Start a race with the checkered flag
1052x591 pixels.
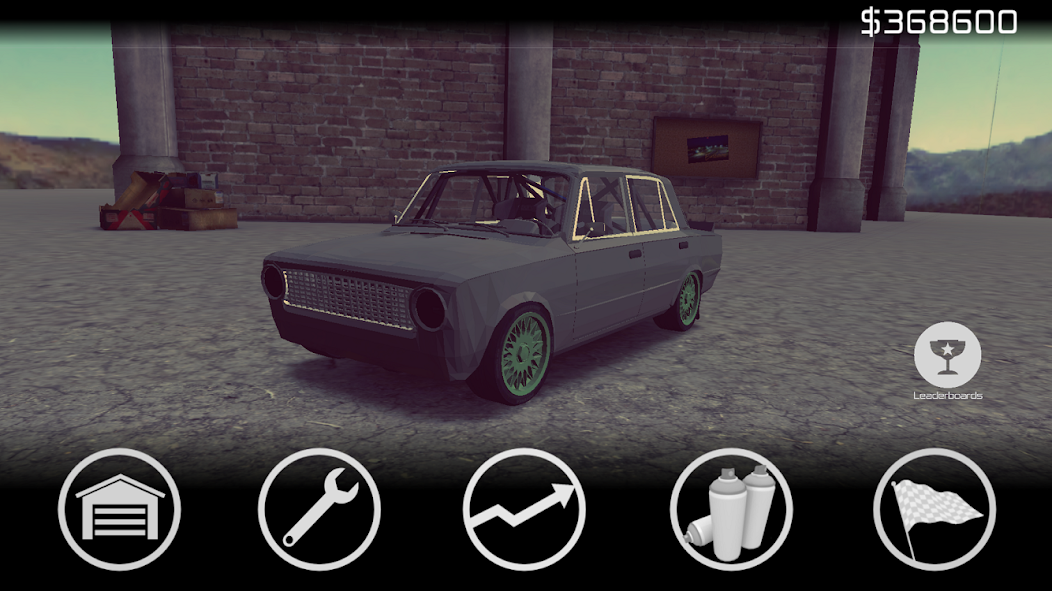tap(934, 509)
